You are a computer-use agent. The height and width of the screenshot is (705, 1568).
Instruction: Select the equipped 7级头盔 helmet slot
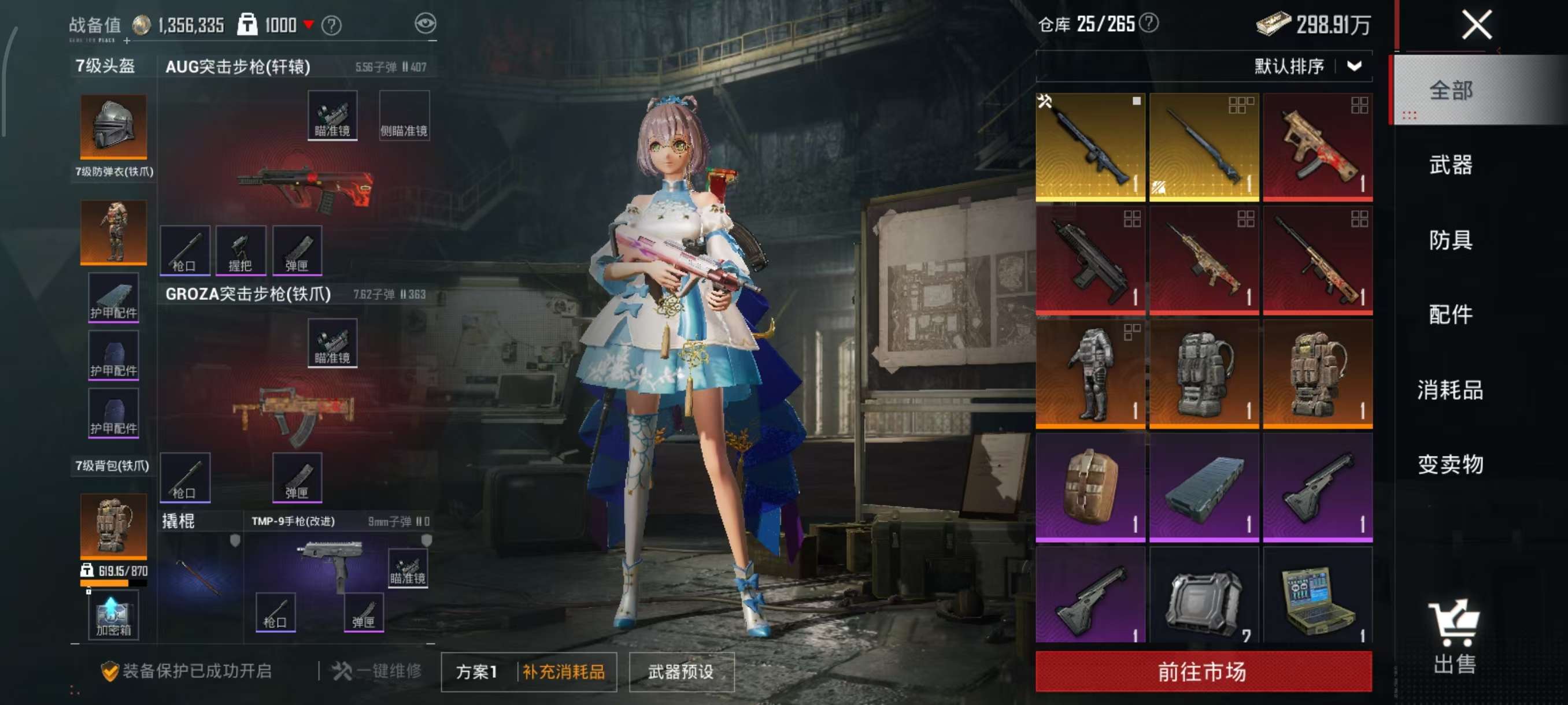pos(113,126)
